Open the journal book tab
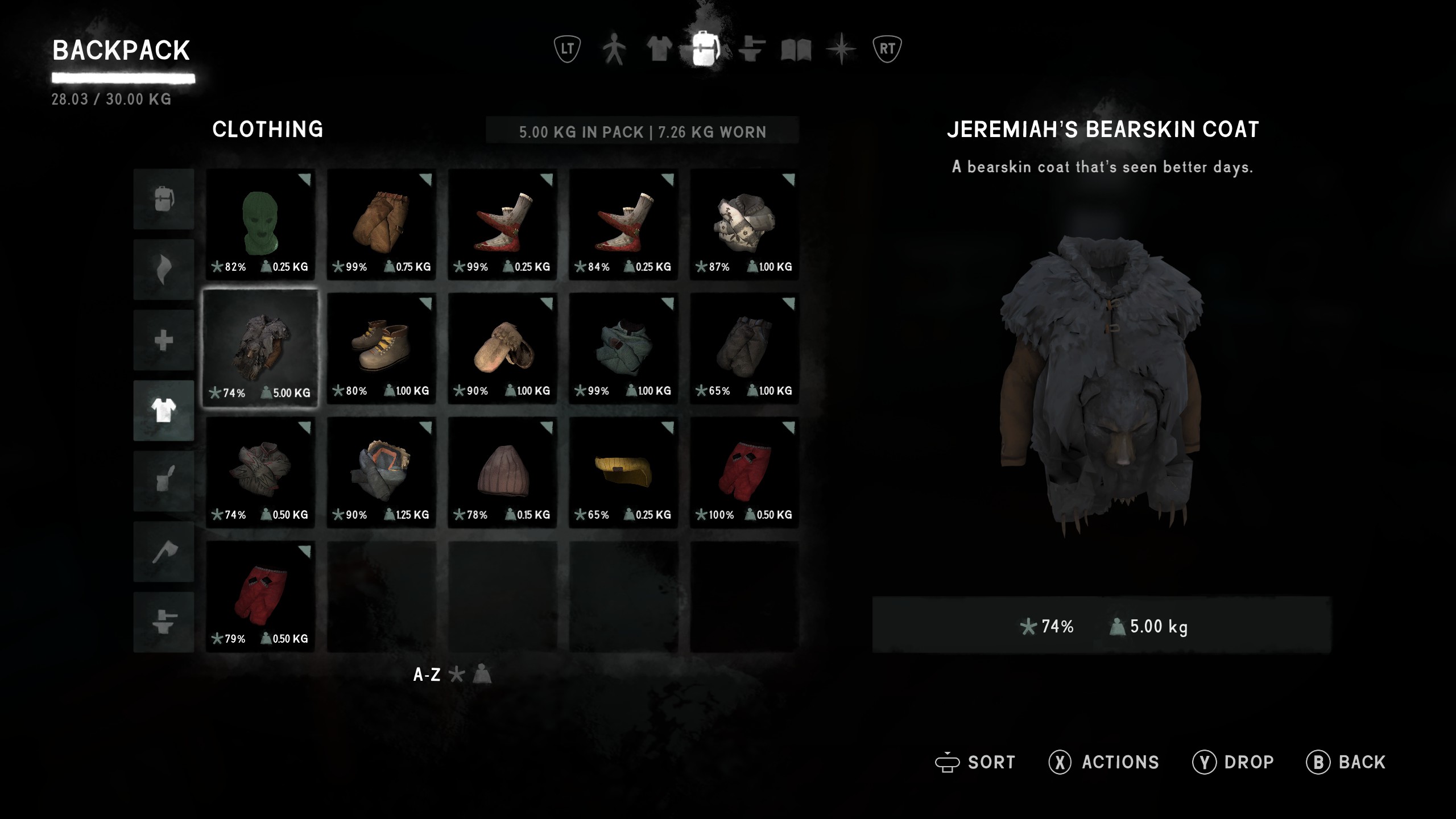The image size is (1456, 819). coord(796,50)
